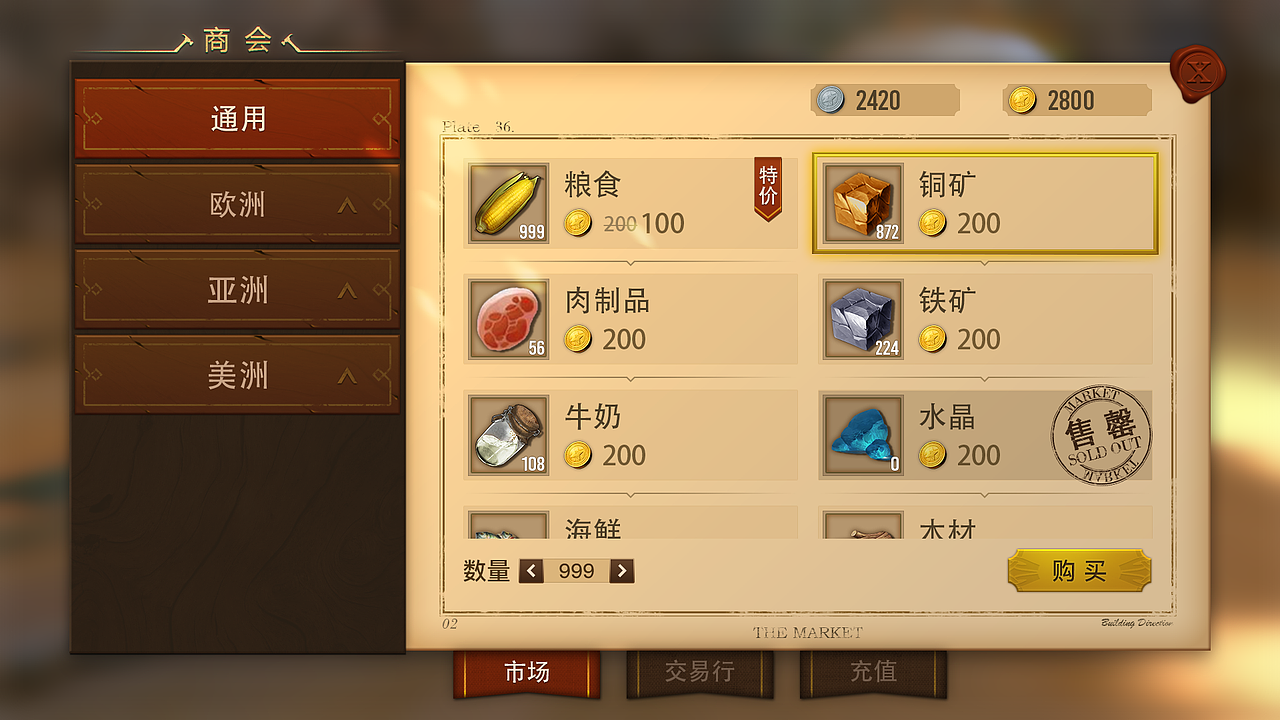Expand the 欧洲 Europe category
This screenshot has height=720, width=1280.
click(x=236, y=204)
